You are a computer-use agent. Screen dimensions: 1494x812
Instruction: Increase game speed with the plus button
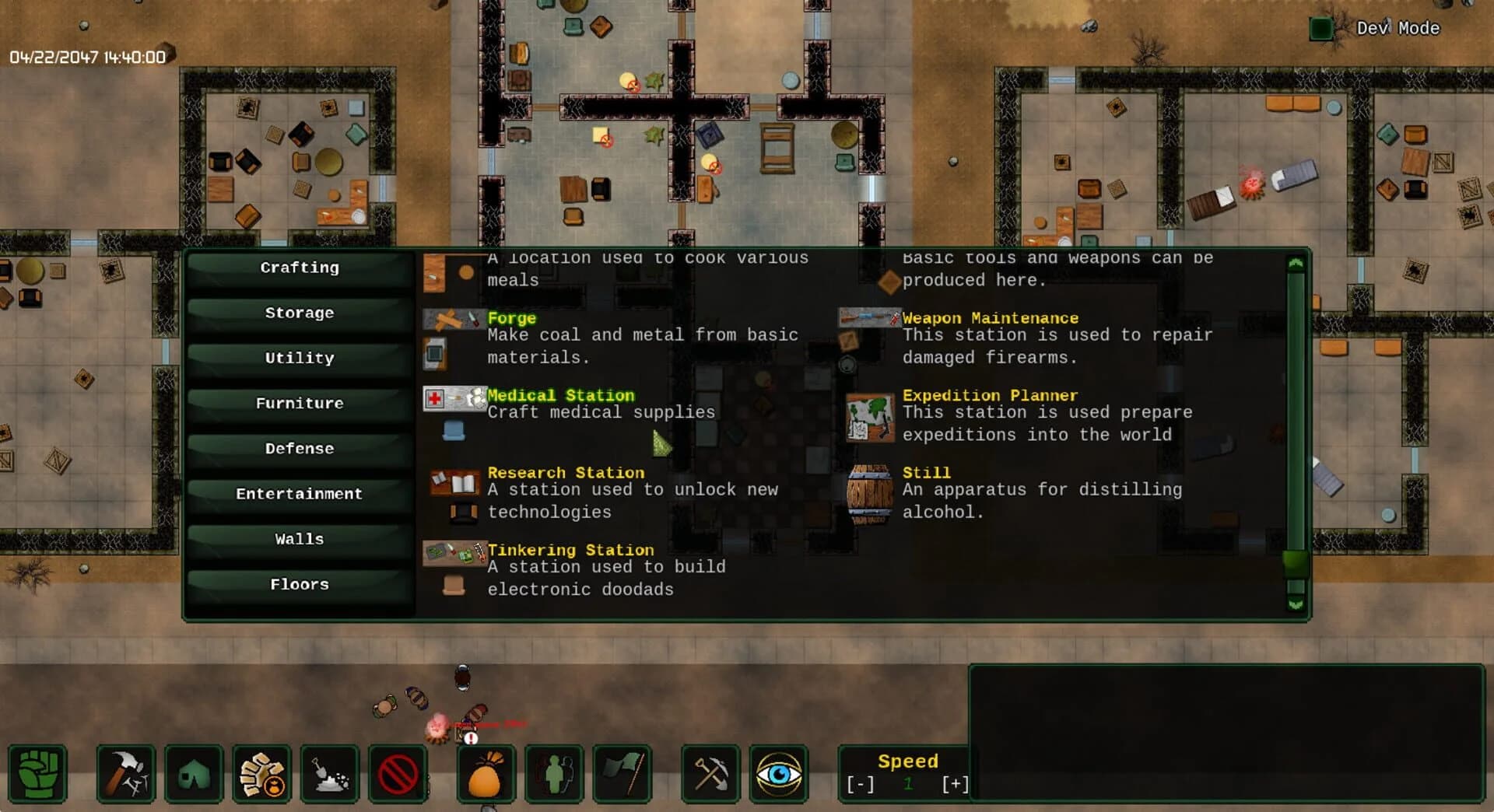956,783
